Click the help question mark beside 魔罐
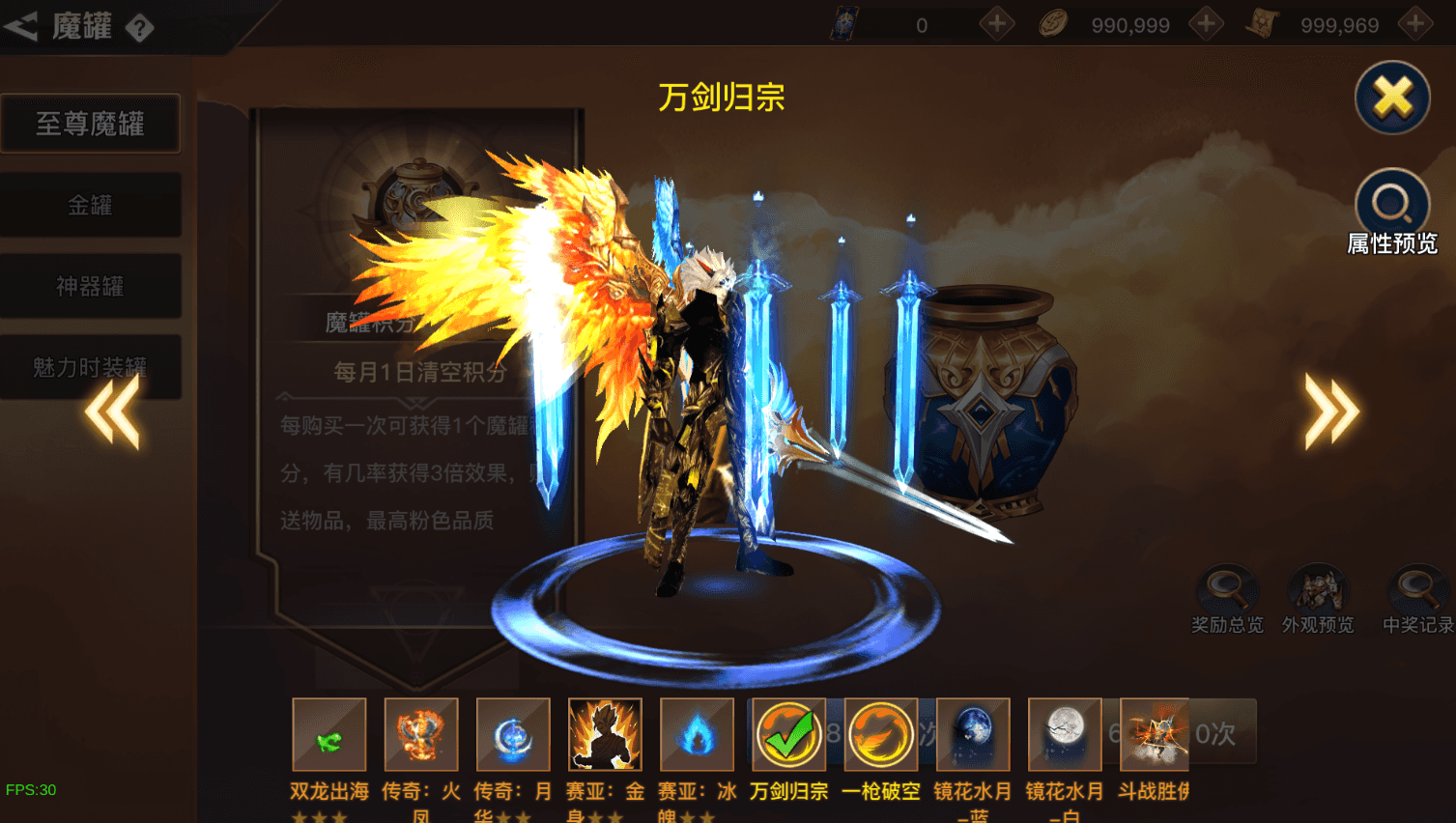1456x823 pixels. click(138, 28)
